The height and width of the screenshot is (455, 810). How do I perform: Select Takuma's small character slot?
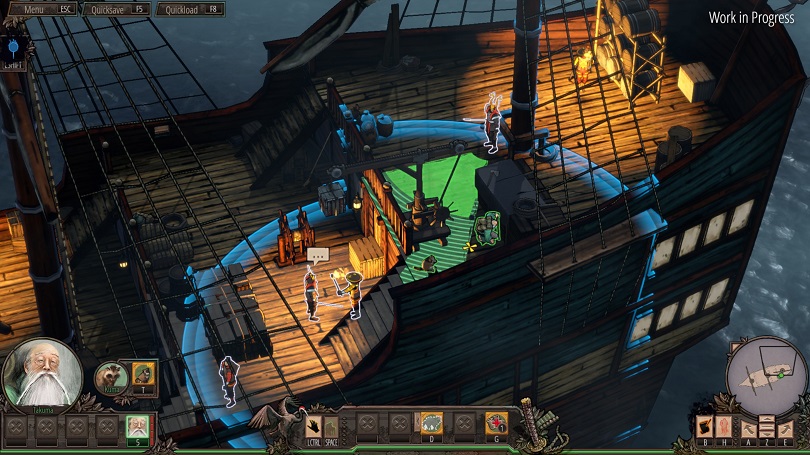(x=137, y=429)
